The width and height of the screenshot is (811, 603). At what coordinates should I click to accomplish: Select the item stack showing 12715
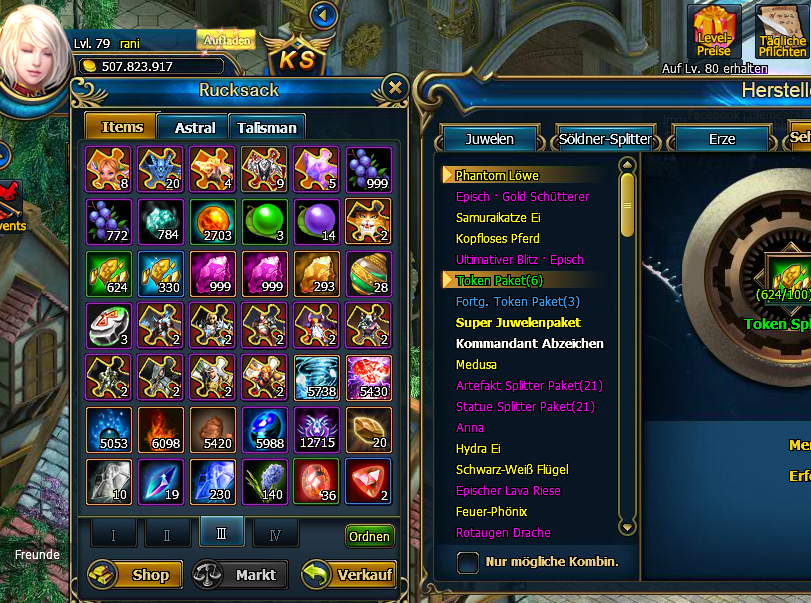(316, 429)
